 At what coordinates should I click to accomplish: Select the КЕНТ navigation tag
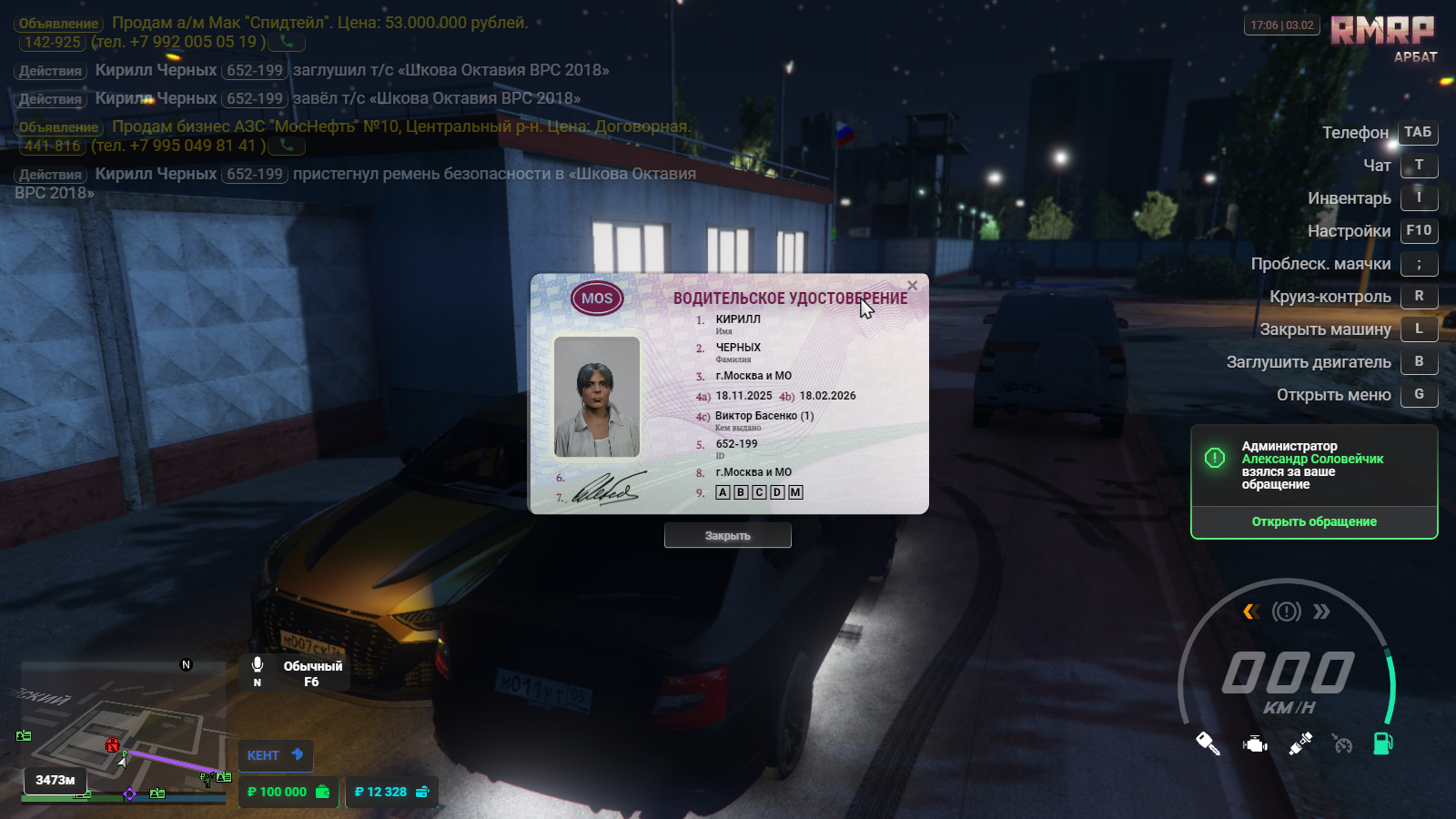coord(275,755)
